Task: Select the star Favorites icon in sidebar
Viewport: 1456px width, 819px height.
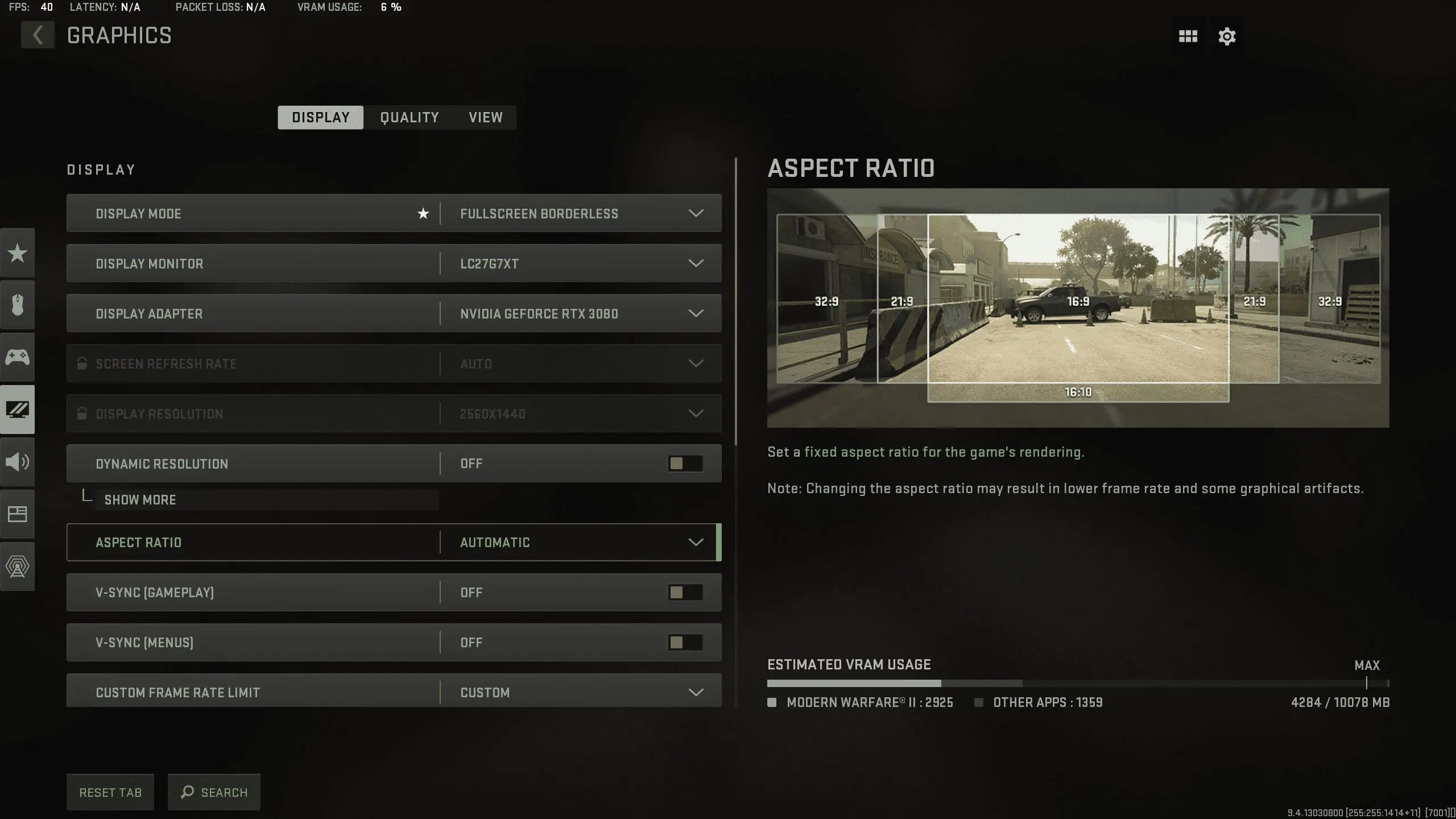Action: [18, 253]
